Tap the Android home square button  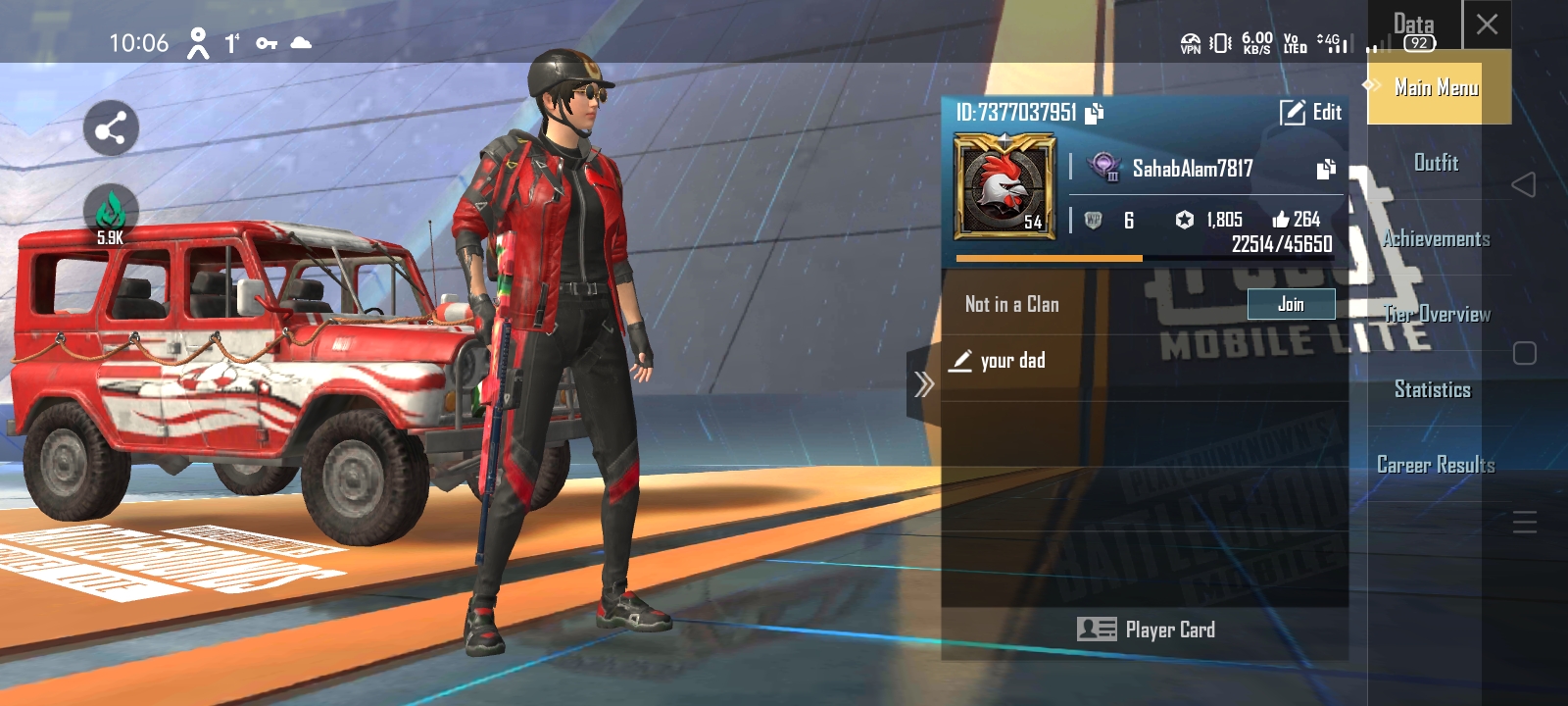1524,353
